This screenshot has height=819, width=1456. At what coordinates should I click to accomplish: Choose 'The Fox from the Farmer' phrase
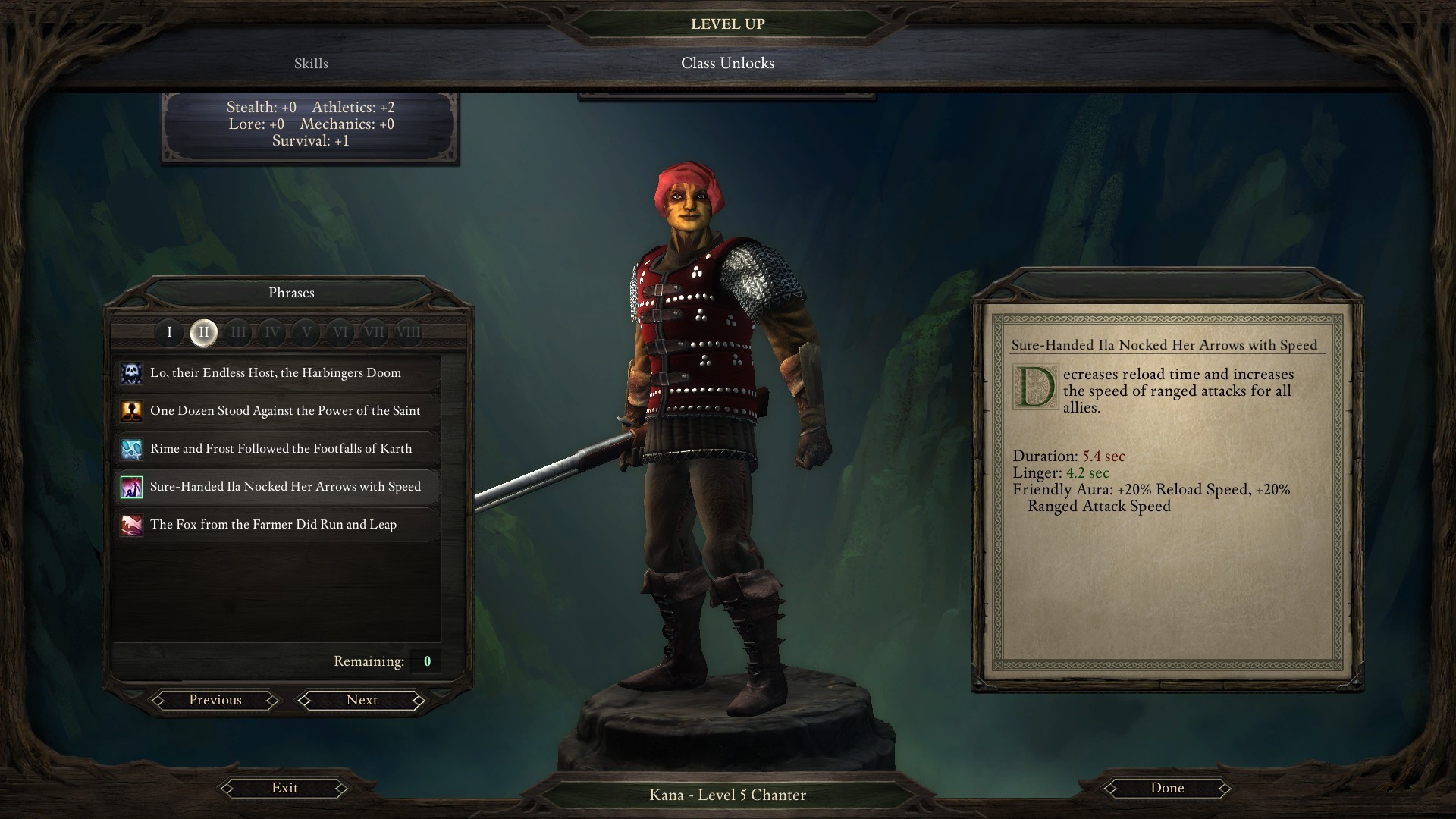(273, 525)
